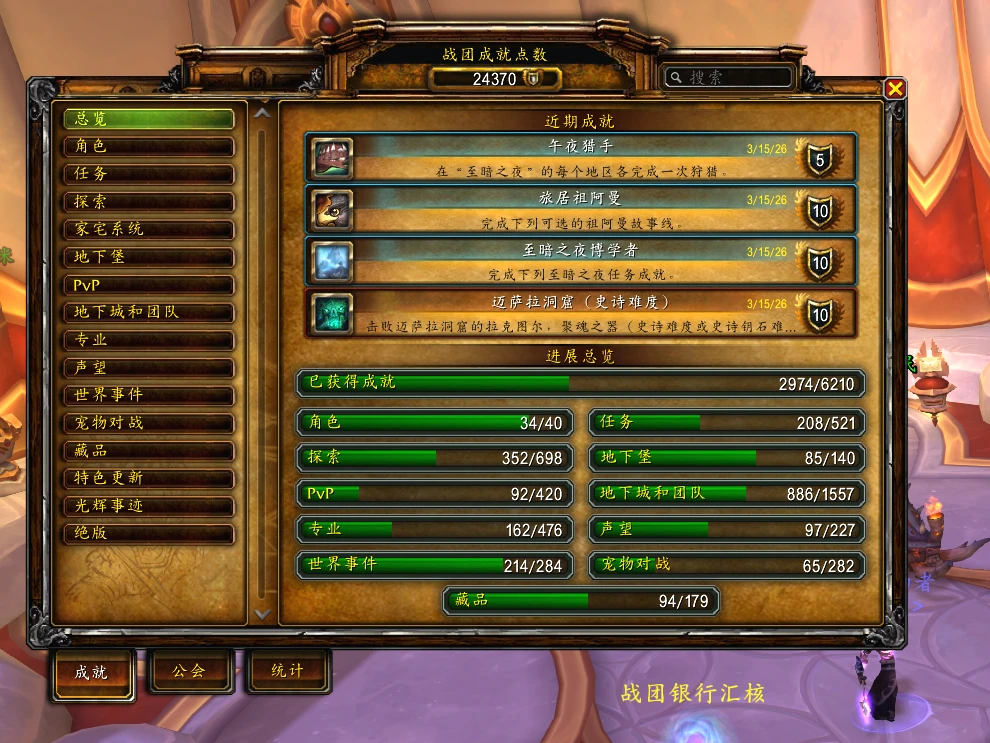Open the 角色 achievement category
The height and width of the screenshot is (743, 990).
[x=149, y=147]
